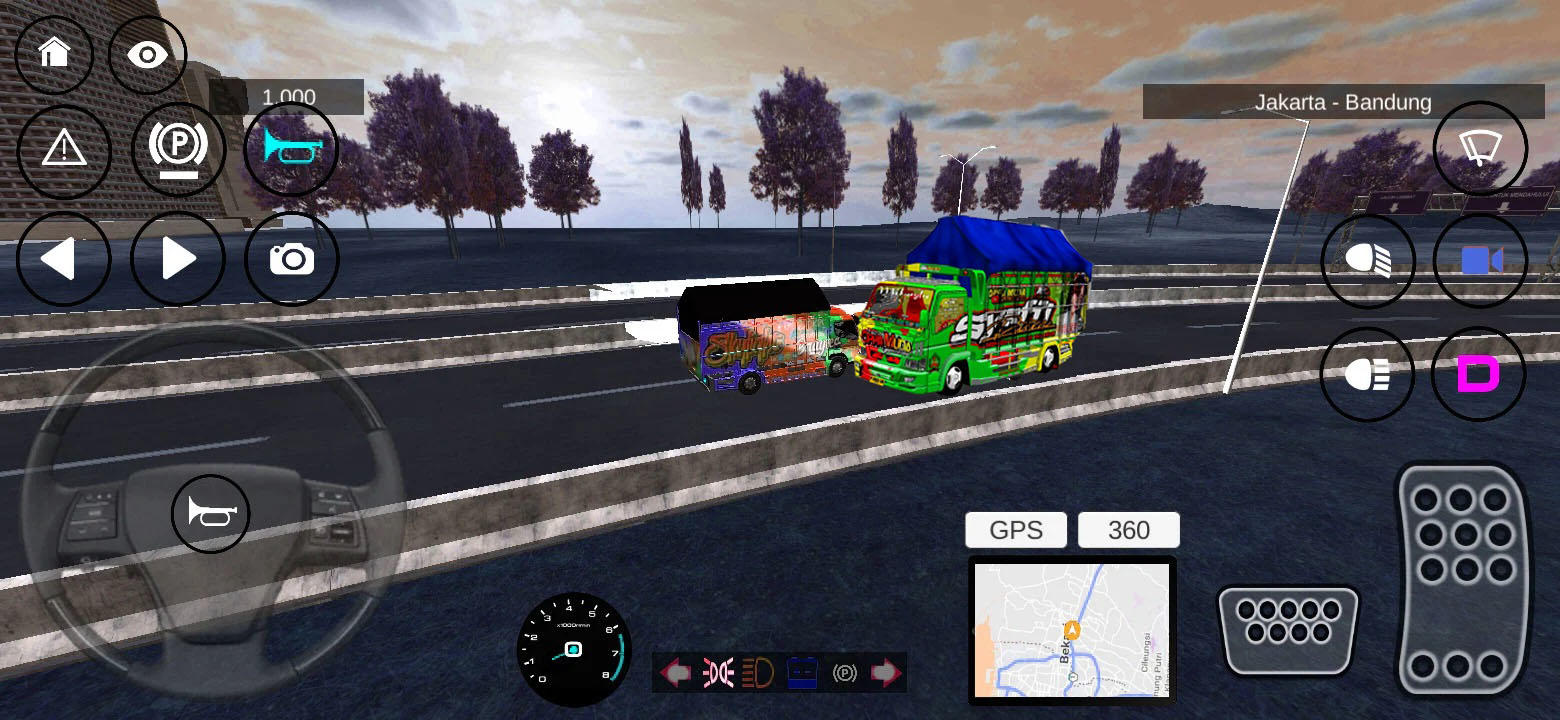This screenshot has width=1560, height=720.
Task: Click the Home icon in top-left corner
Action: [55, 55]
